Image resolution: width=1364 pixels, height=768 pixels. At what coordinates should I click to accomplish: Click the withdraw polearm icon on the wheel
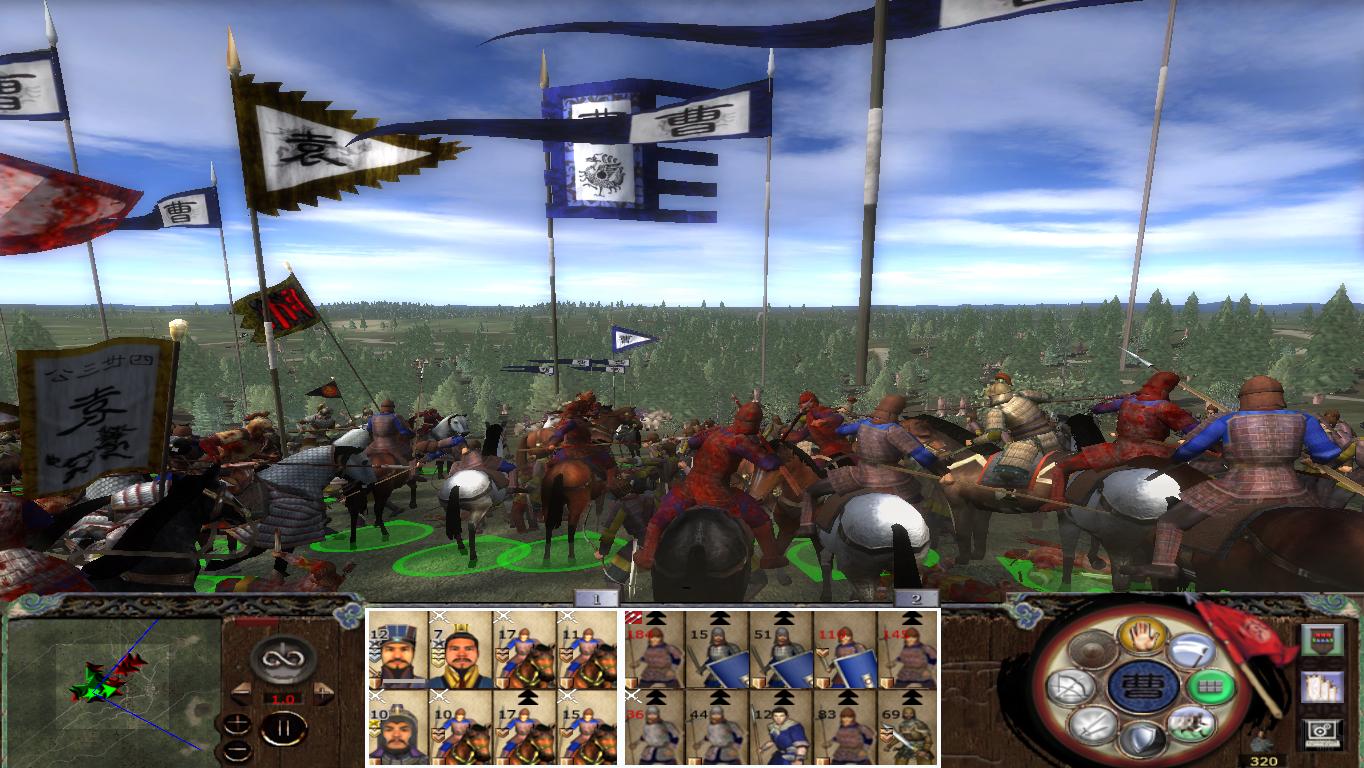[1191, 649]
